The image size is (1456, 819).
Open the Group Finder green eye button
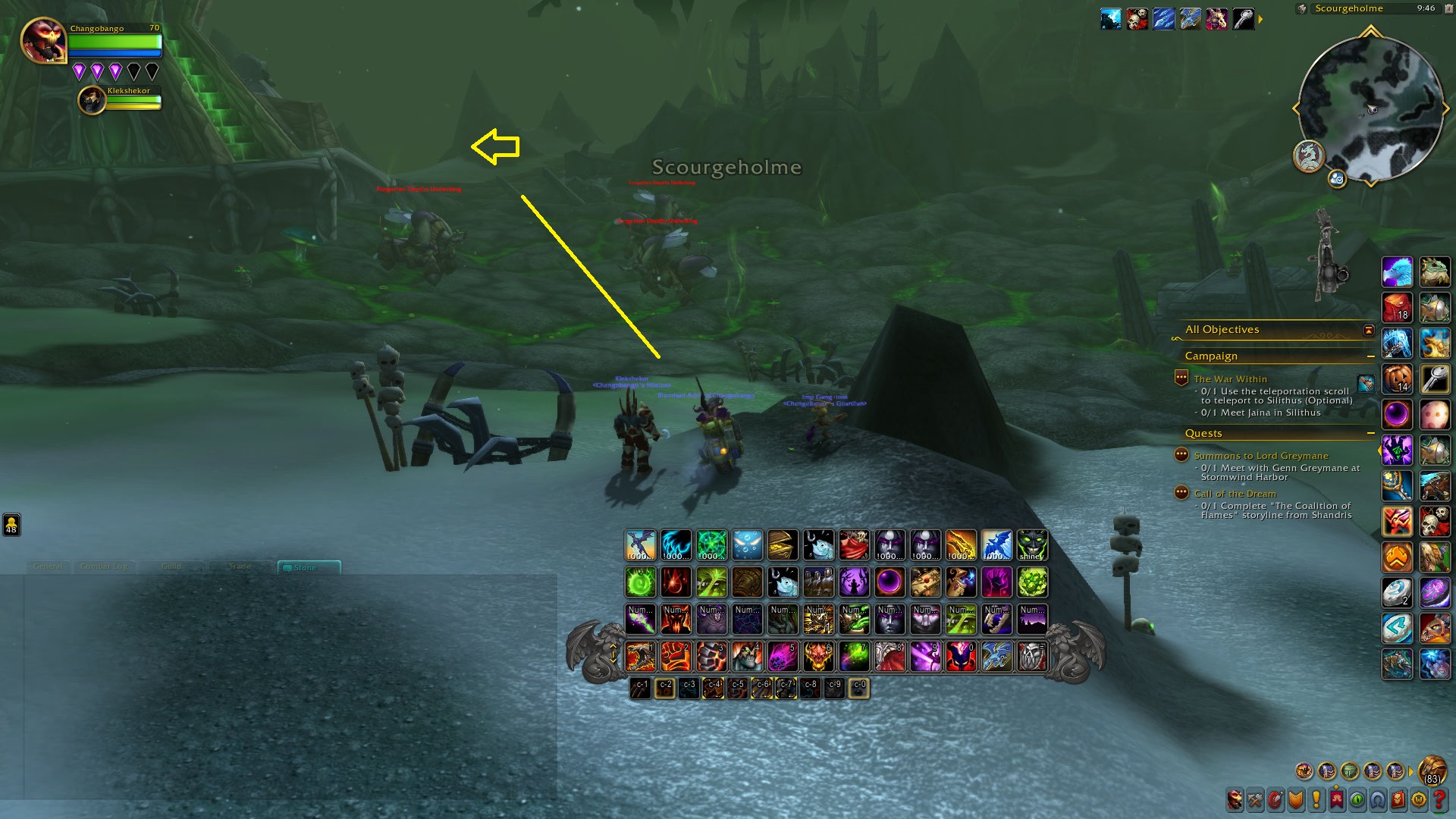coord(1357,799)
